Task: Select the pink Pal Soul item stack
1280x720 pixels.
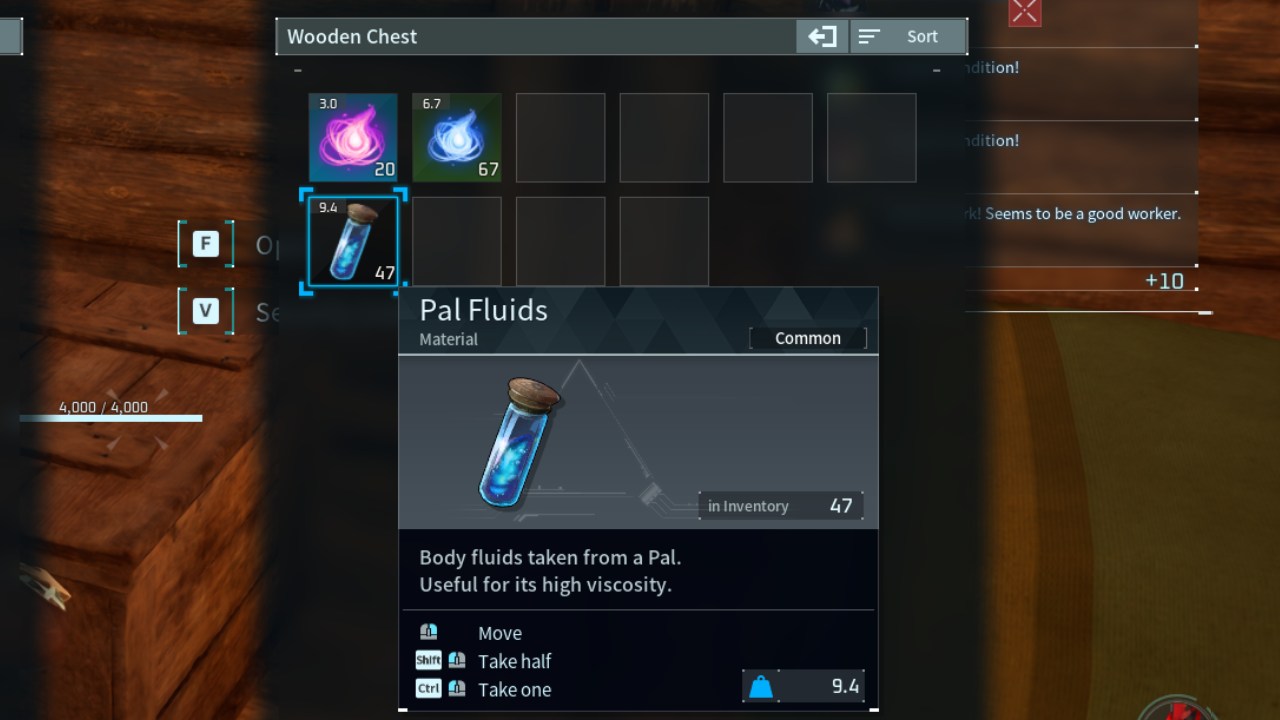Action: click(352, 137)
